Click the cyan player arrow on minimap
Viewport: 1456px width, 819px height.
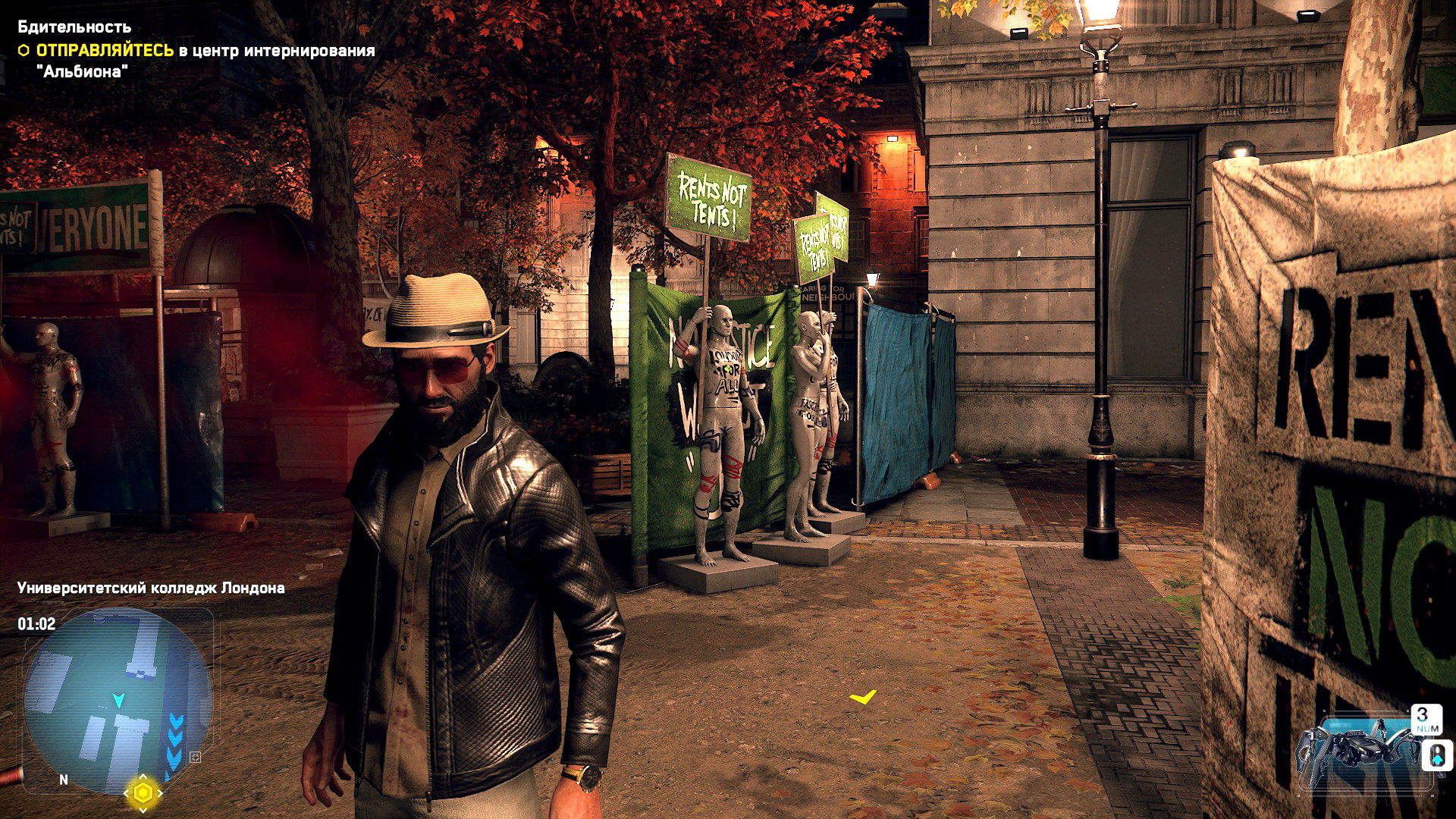(118, 699)
